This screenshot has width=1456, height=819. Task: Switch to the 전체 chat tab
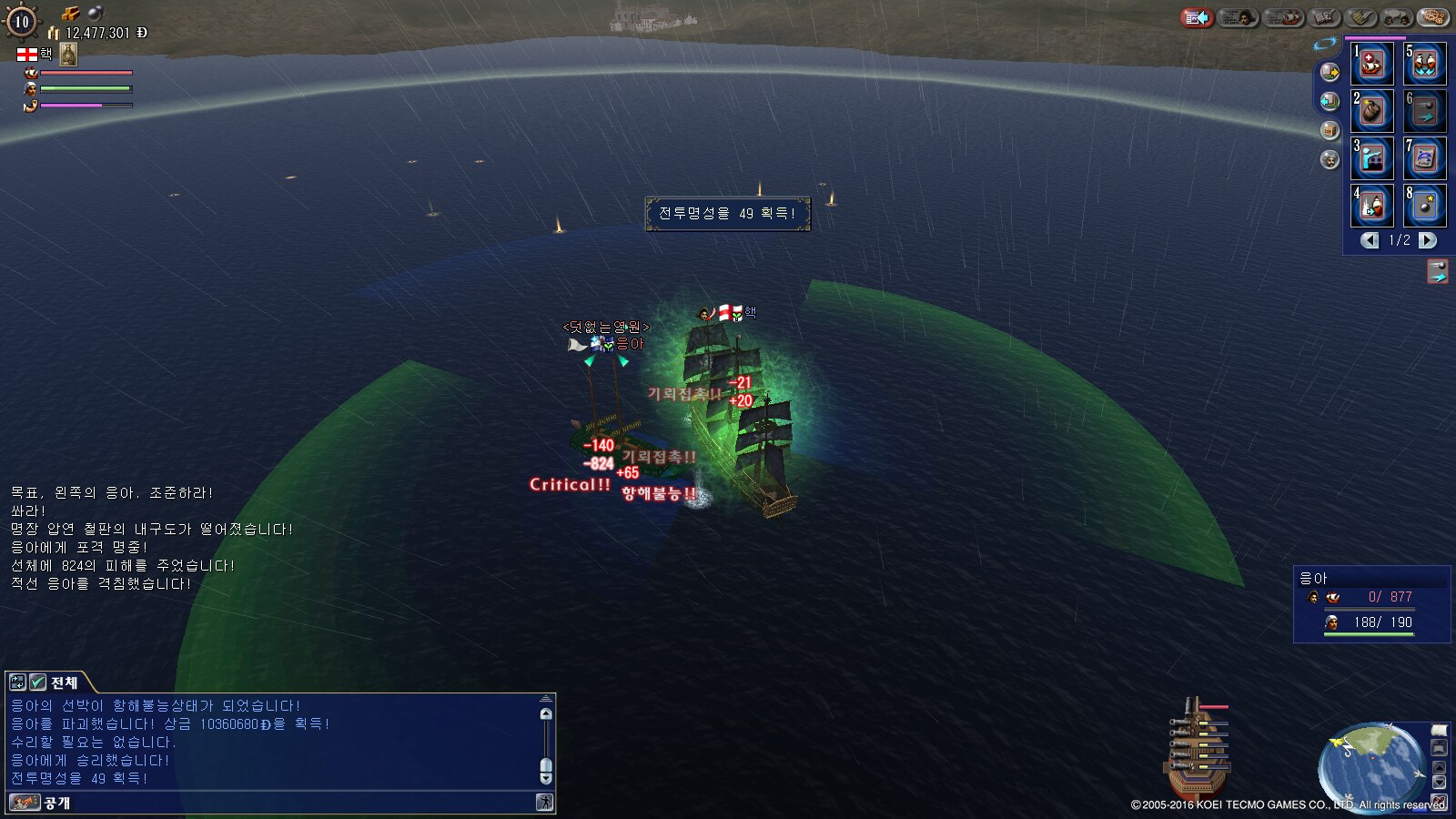(64, 682)
